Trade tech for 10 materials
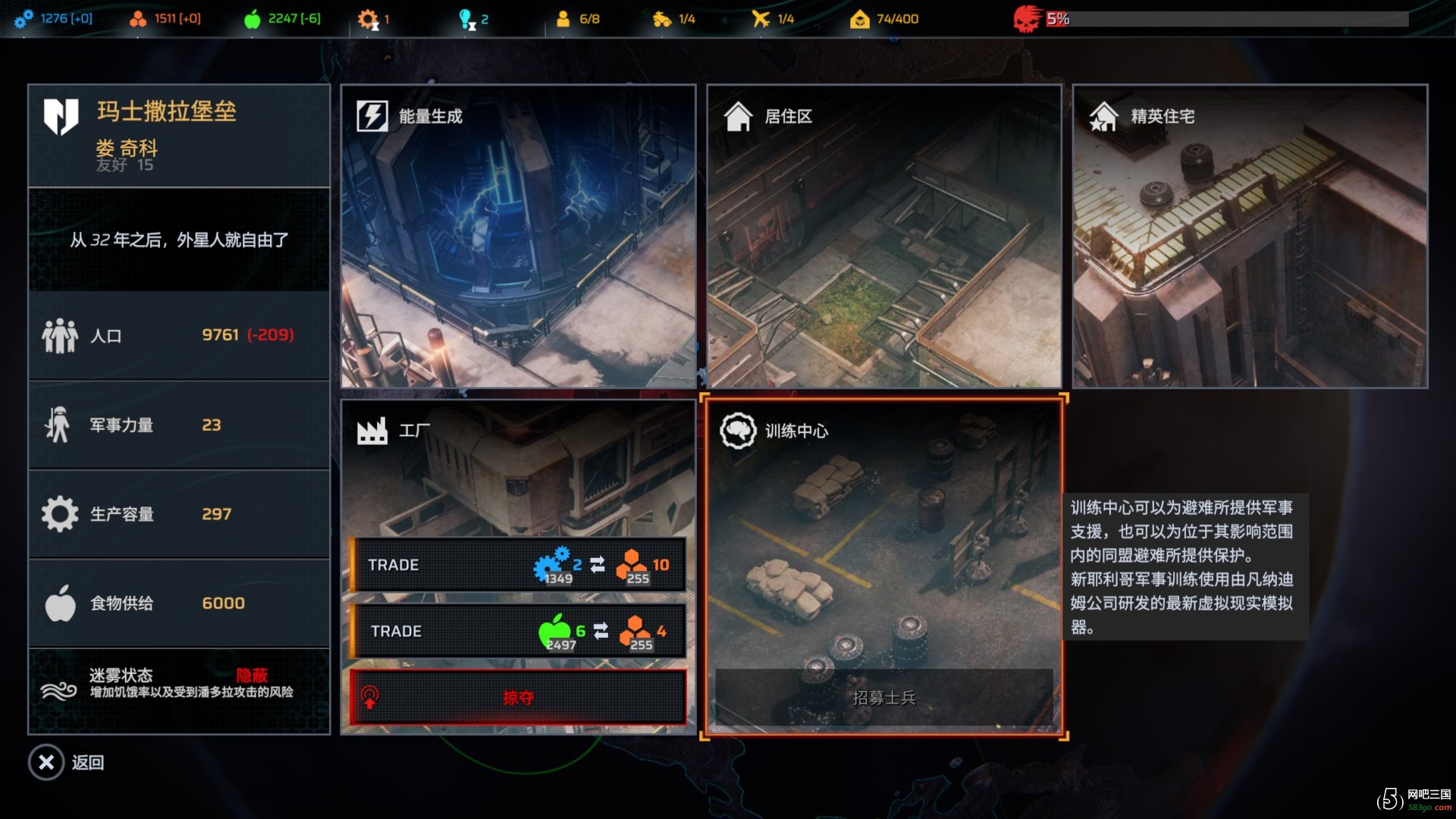1456x819 pixels. [x=519, y=565]
